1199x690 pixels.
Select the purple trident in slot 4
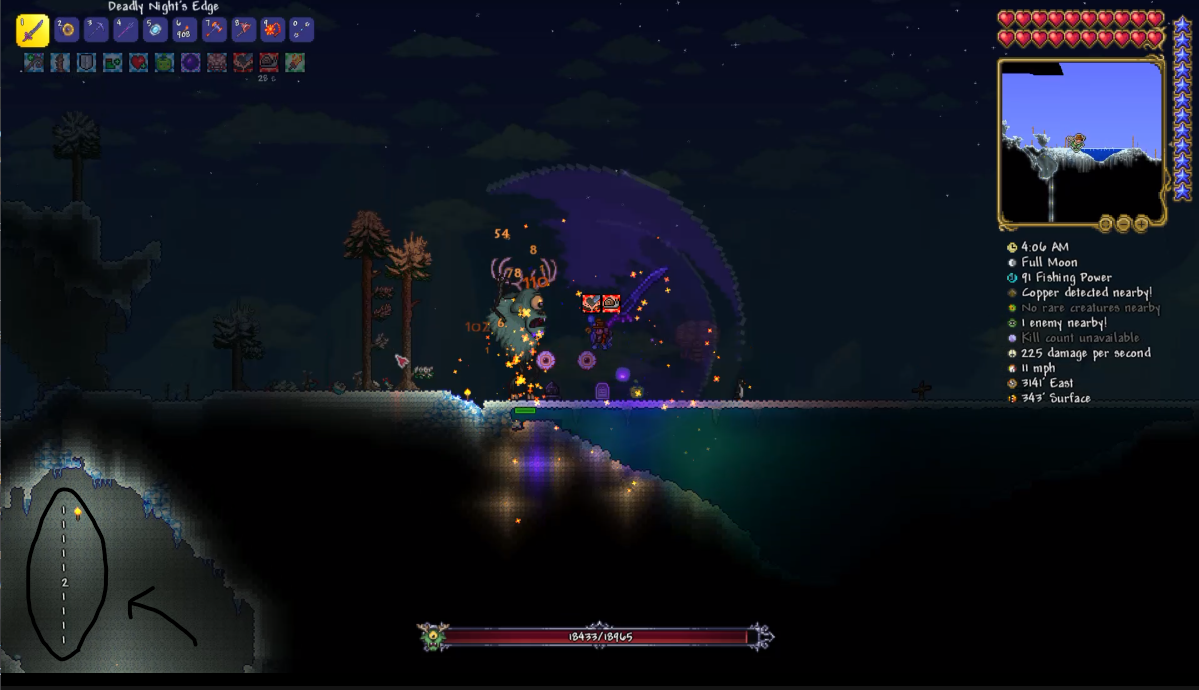(x=126, y=30)
